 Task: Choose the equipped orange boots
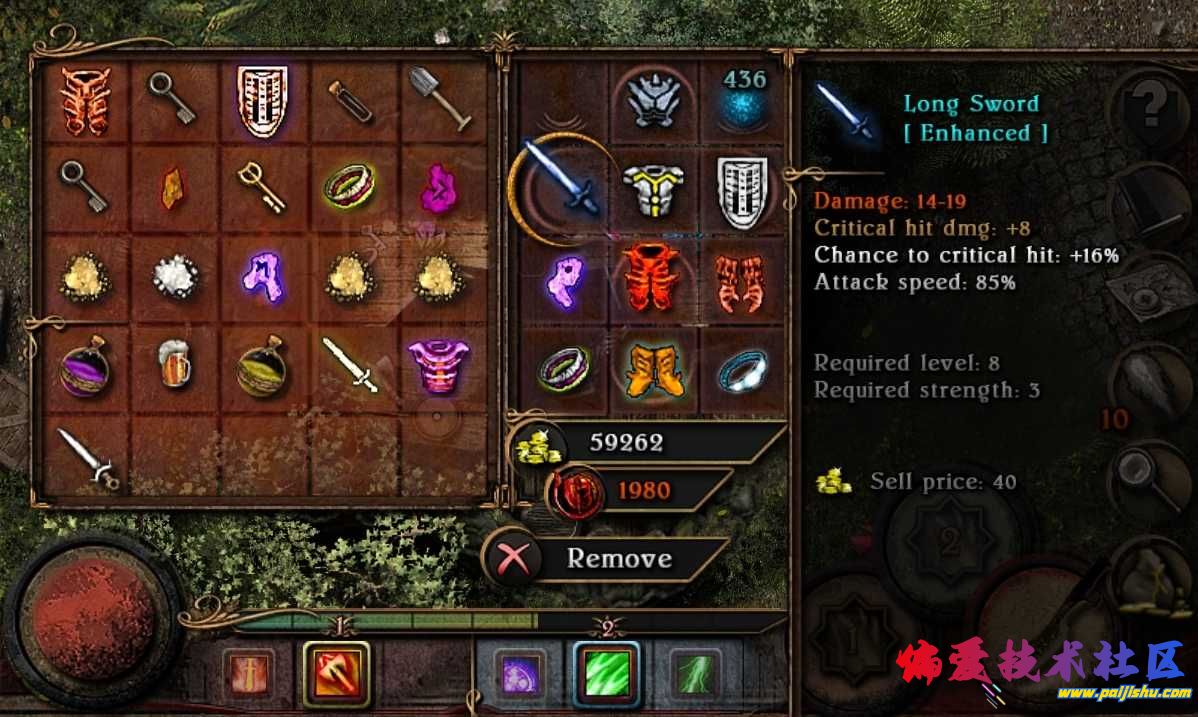point(651,366)
